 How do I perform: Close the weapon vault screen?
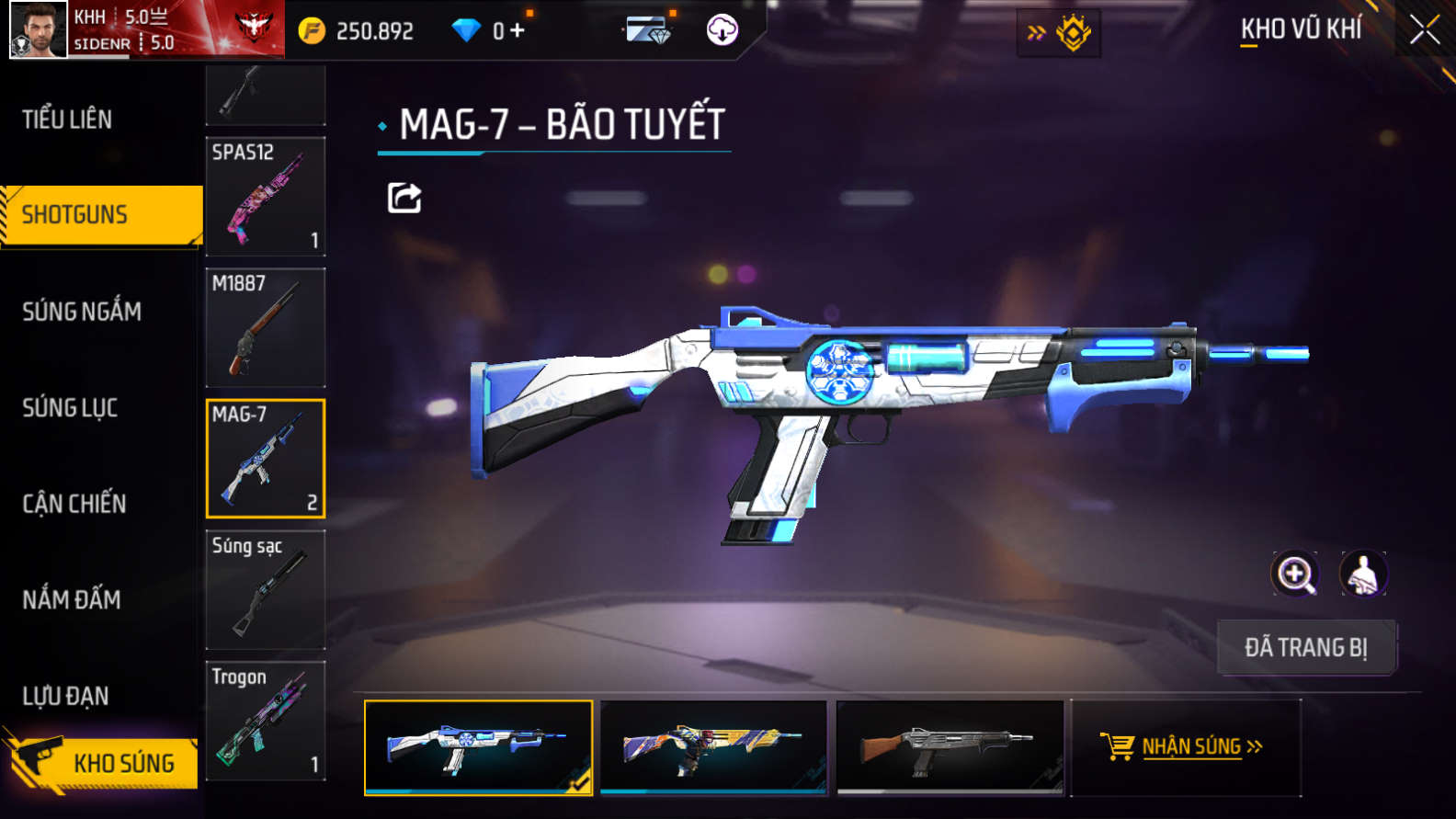pyautogui.click(x=1424, y=30)
